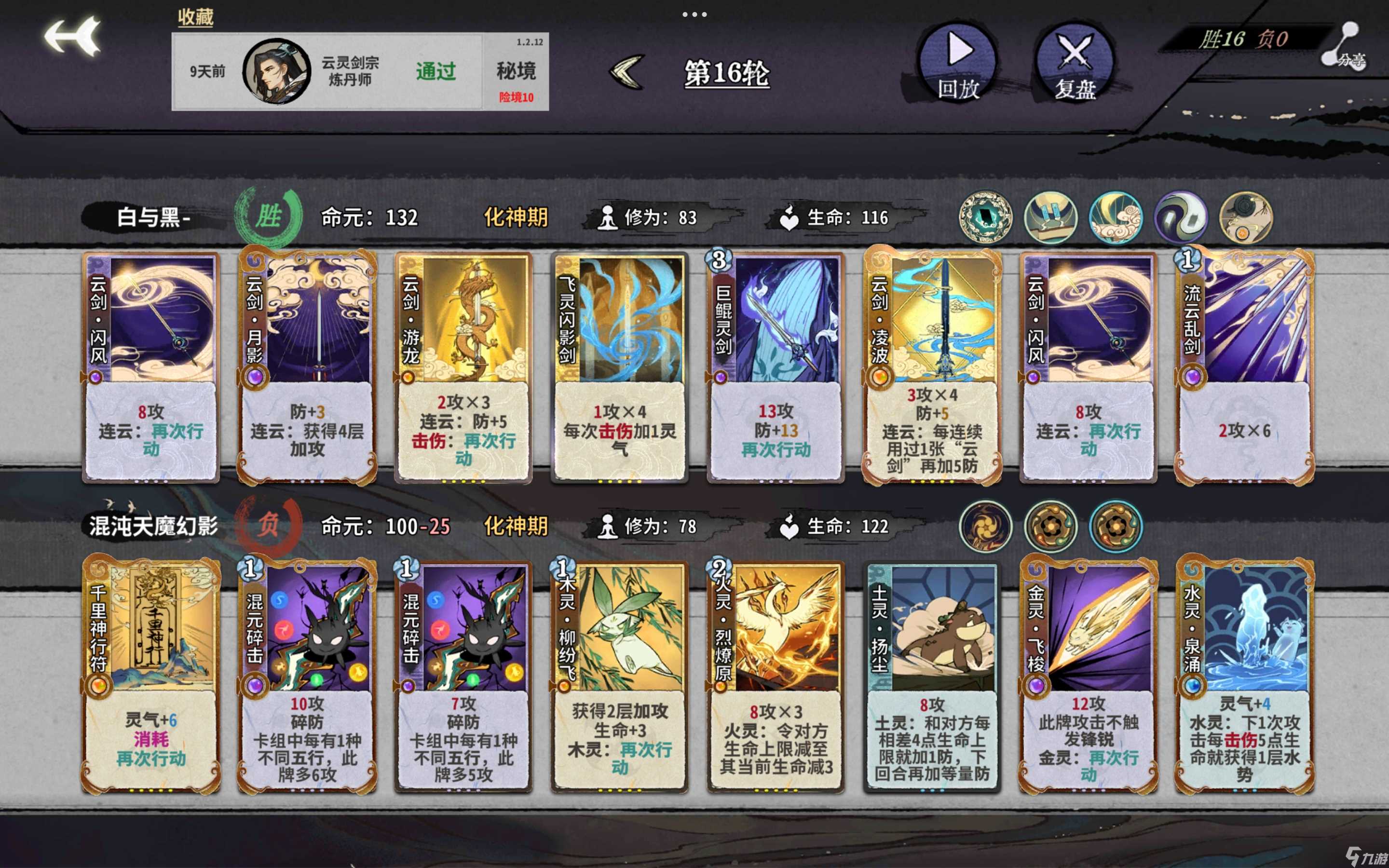Click the blue-ringed buff orb in enemy row
This screenshot has height=868, width=1389.
tap(1115, 525)
